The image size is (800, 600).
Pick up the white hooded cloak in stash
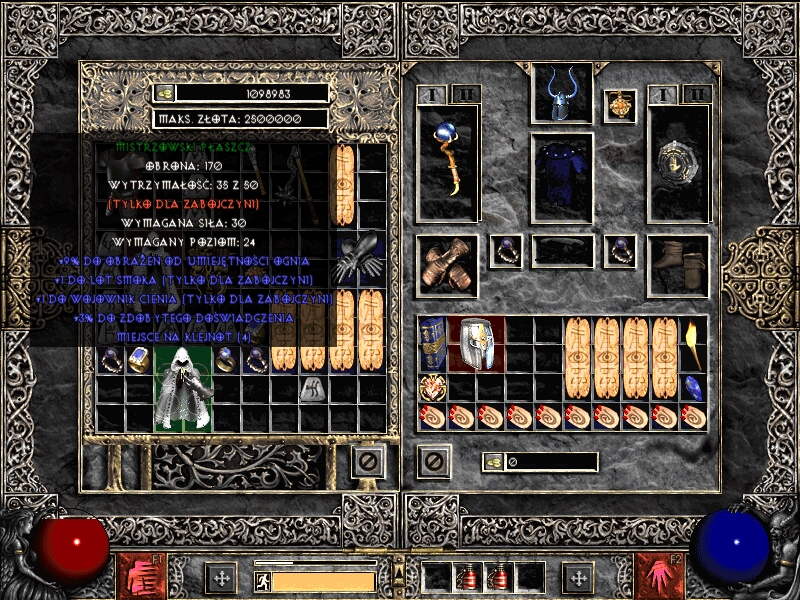click(x=183, y=388)
